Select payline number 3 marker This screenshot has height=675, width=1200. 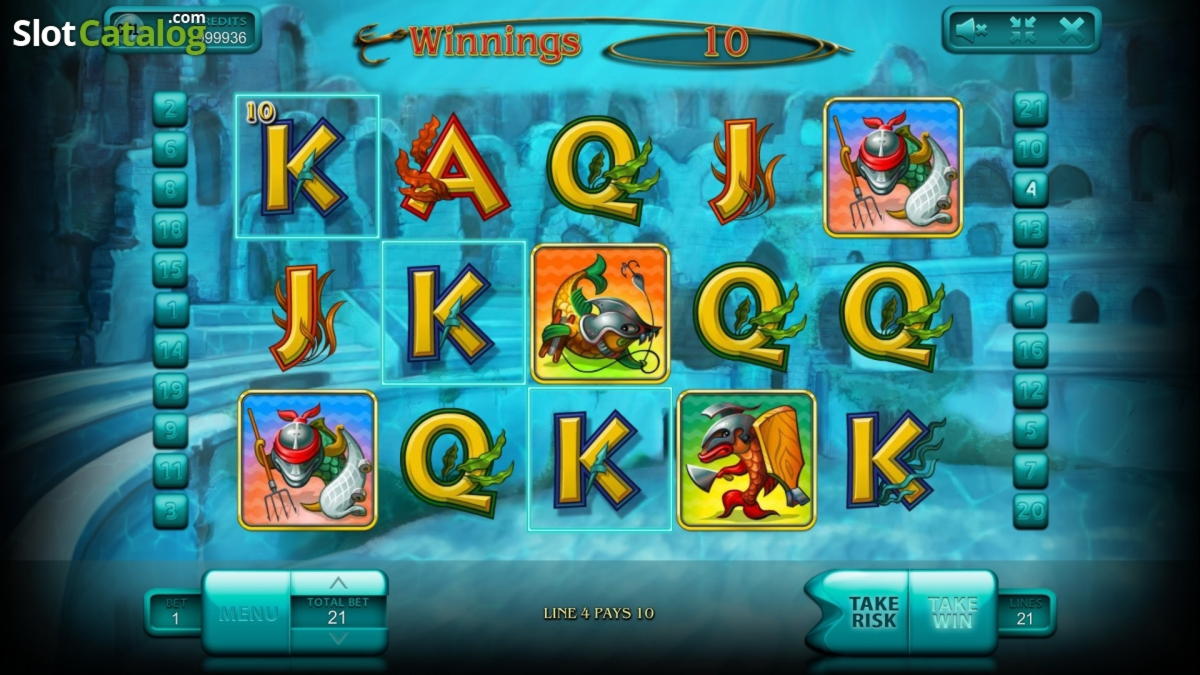pyautogui.click(x=170, y=510)
